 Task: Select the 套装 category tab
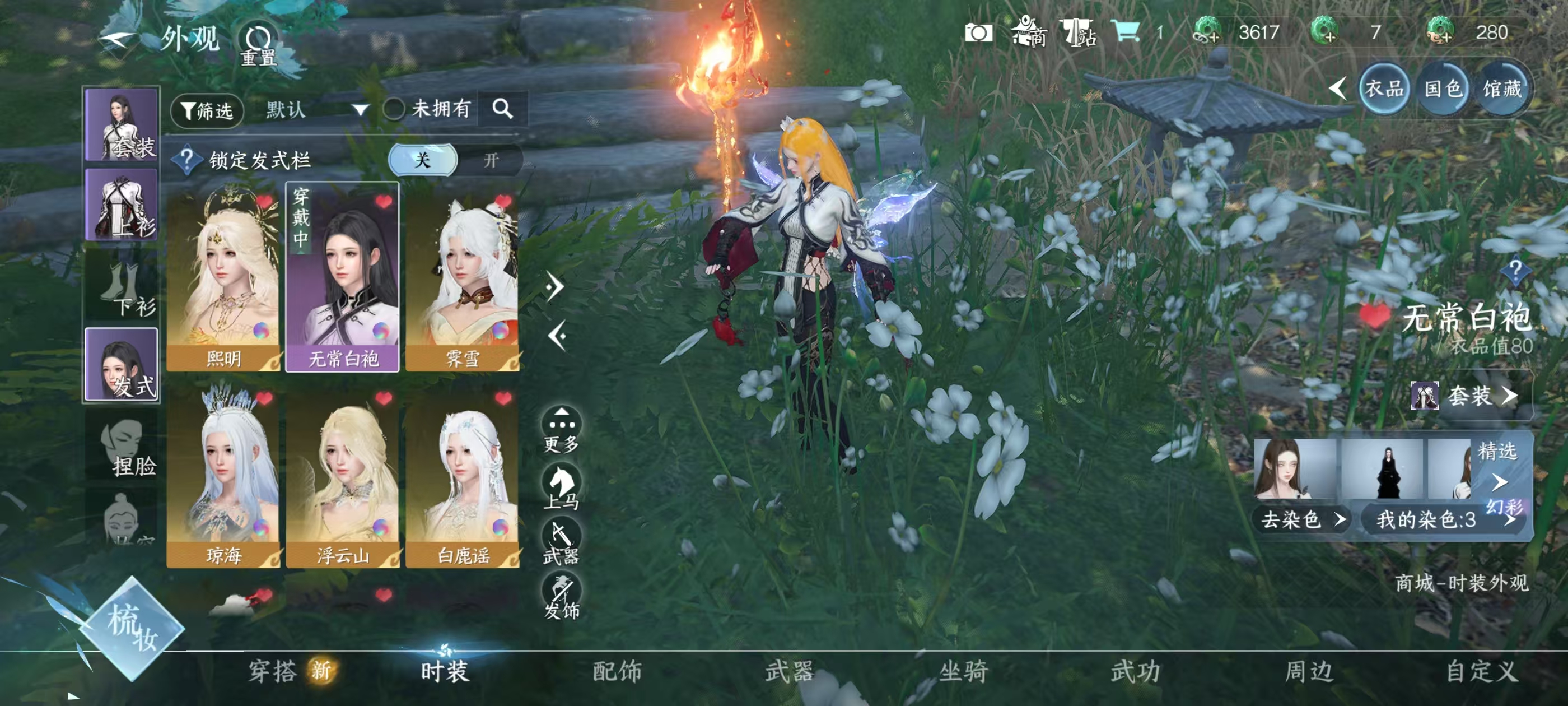tap(122, 125)
